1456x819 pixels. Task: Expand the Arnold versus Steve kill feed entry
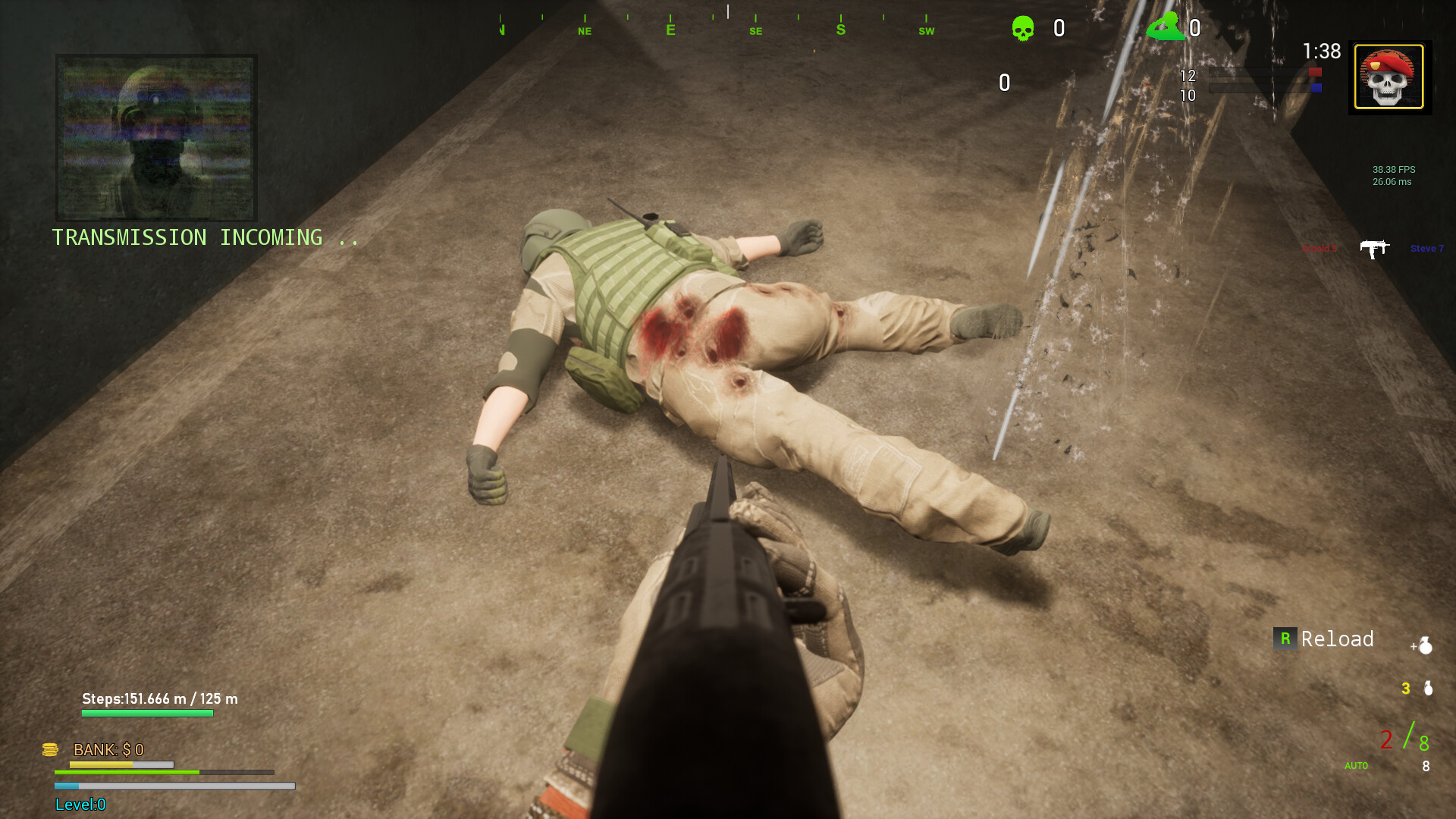tap(1375, 248)
